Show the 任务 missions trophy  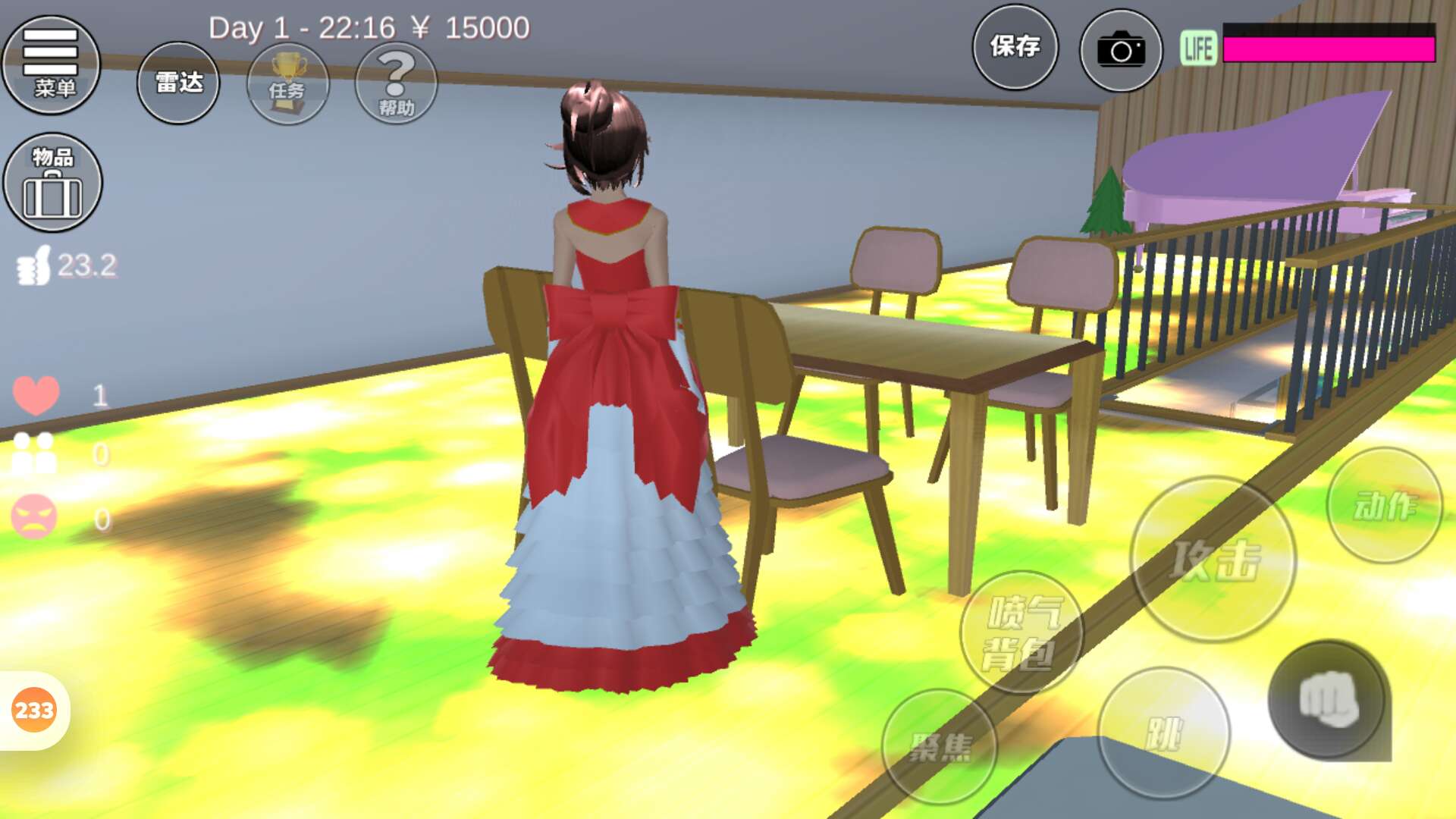(x=287, y=83)
